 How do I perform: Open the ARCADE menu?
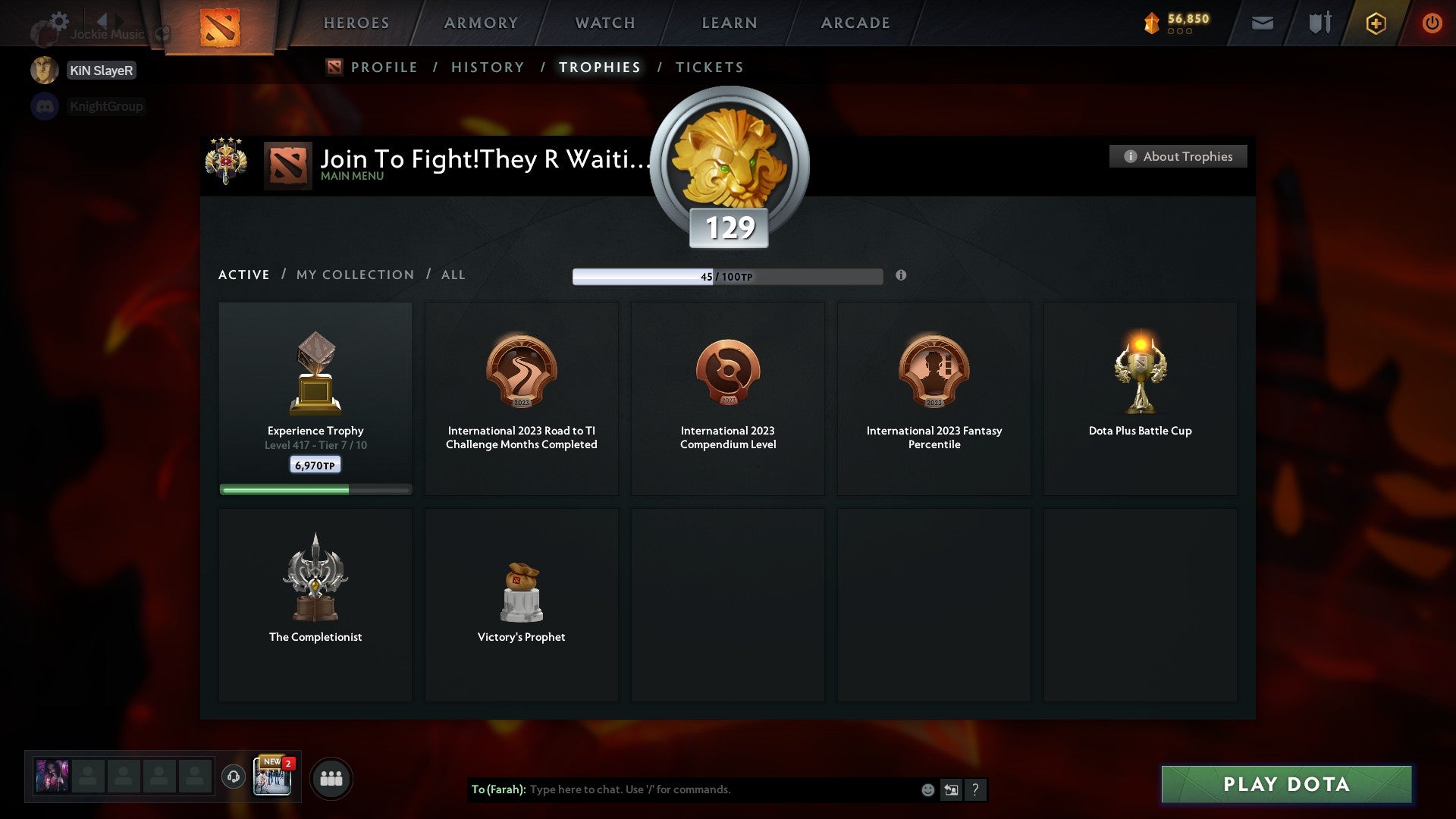click(855, 23)
